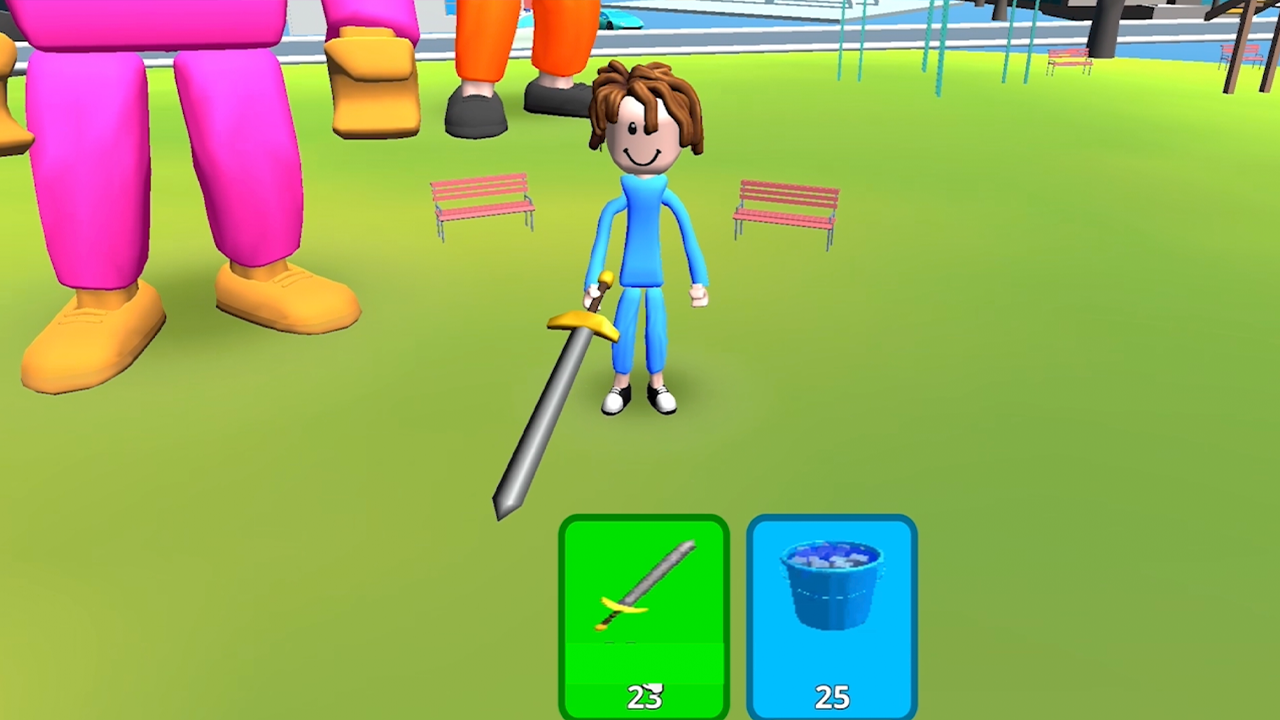Click the count label under the bucket slot

tap(831, 697)
